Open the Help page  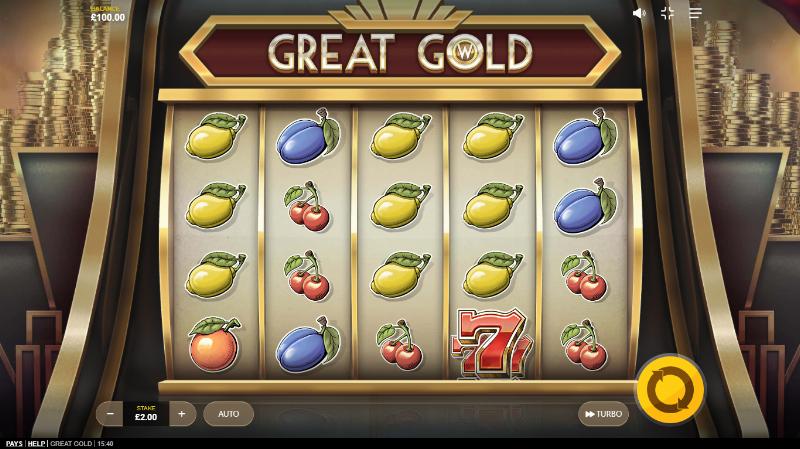pyautogui.click(x=37, y=443)
